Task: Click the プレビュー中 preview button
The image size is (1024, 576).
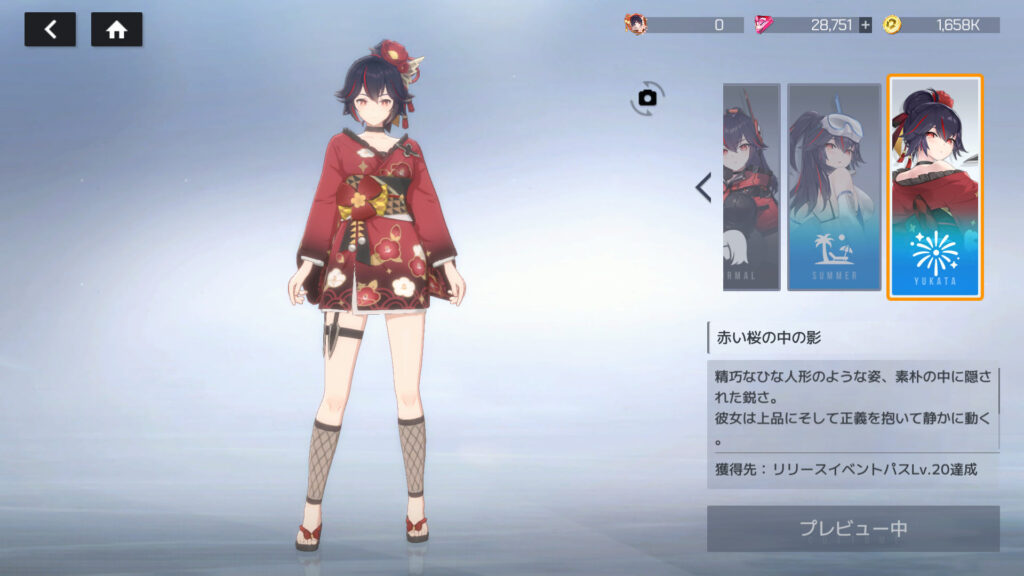Action: pos(852,528)
